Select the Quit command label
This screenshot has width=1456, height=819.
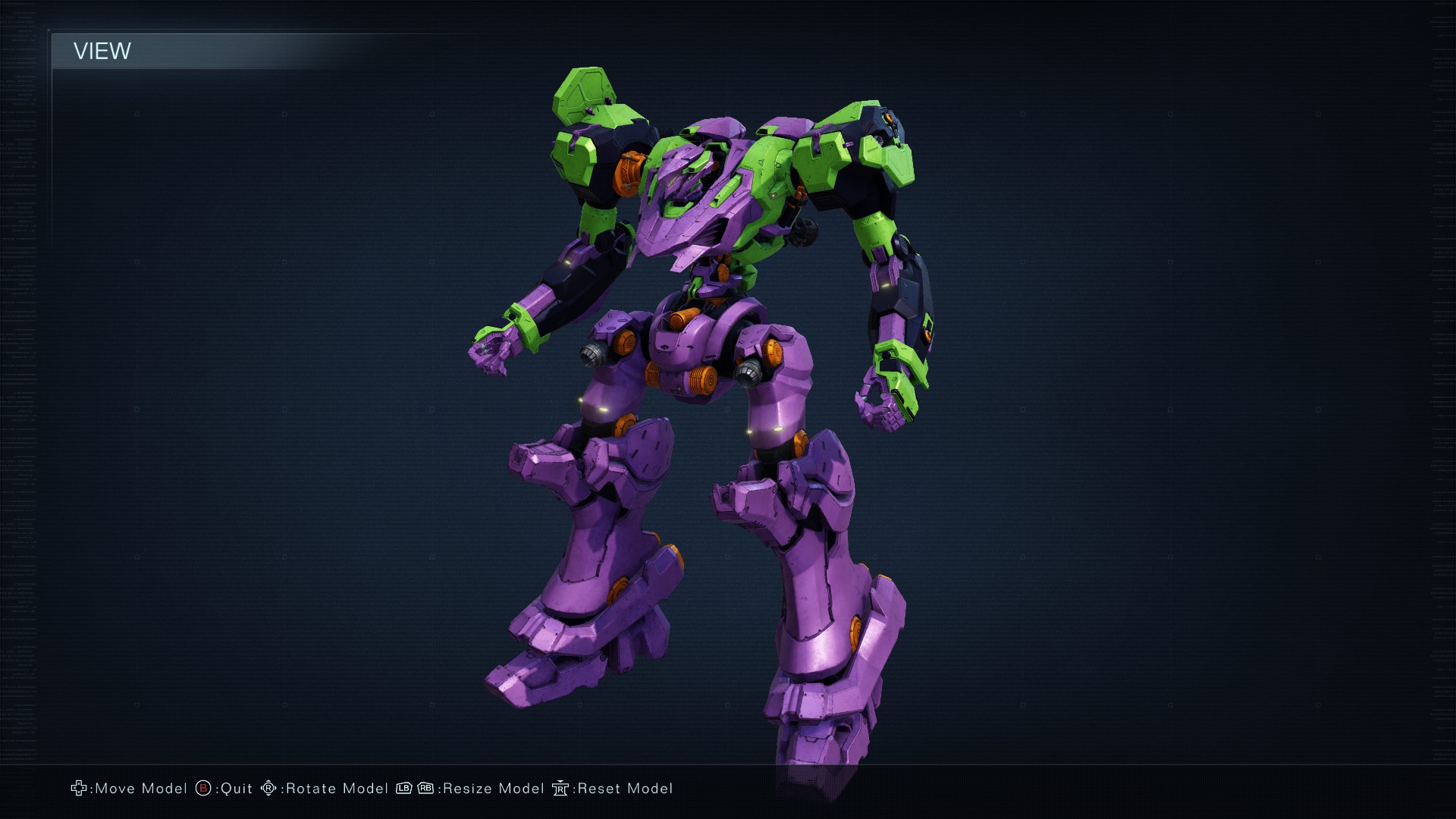point(237,789)
